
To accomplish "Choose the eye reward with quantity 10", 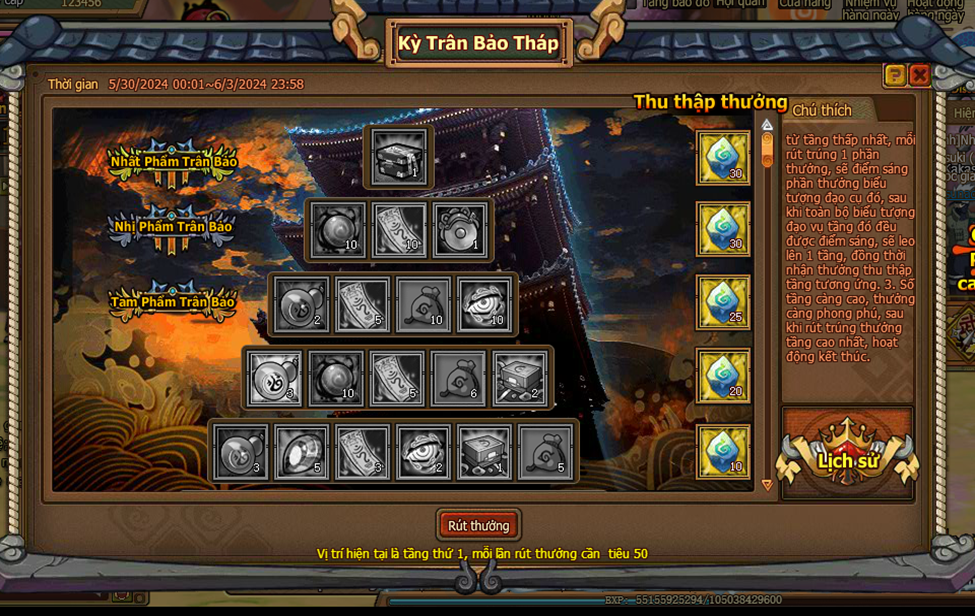I will pyautogui.click(x=484, y=304).
